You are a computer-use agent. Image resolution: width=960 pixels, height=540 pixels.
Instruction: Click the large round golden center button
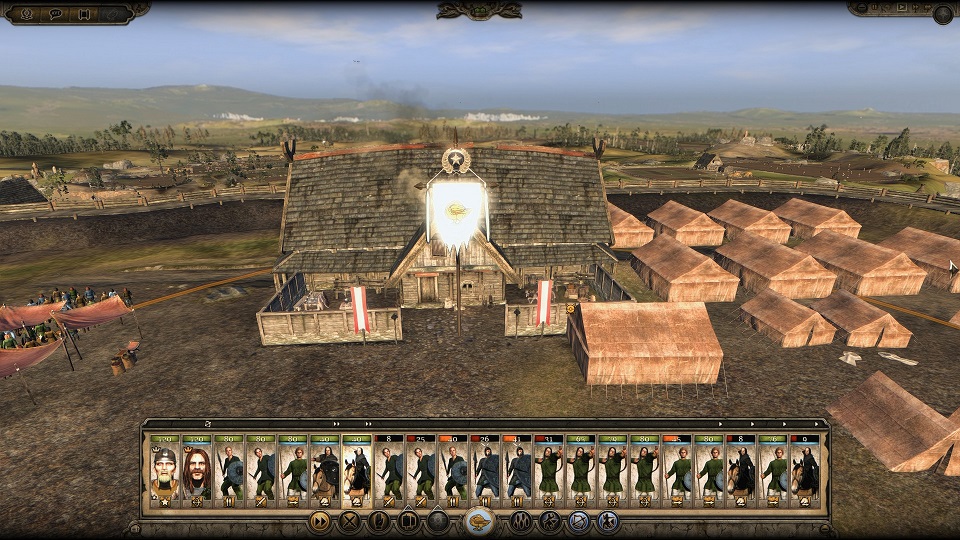click(x=480, y=521)
